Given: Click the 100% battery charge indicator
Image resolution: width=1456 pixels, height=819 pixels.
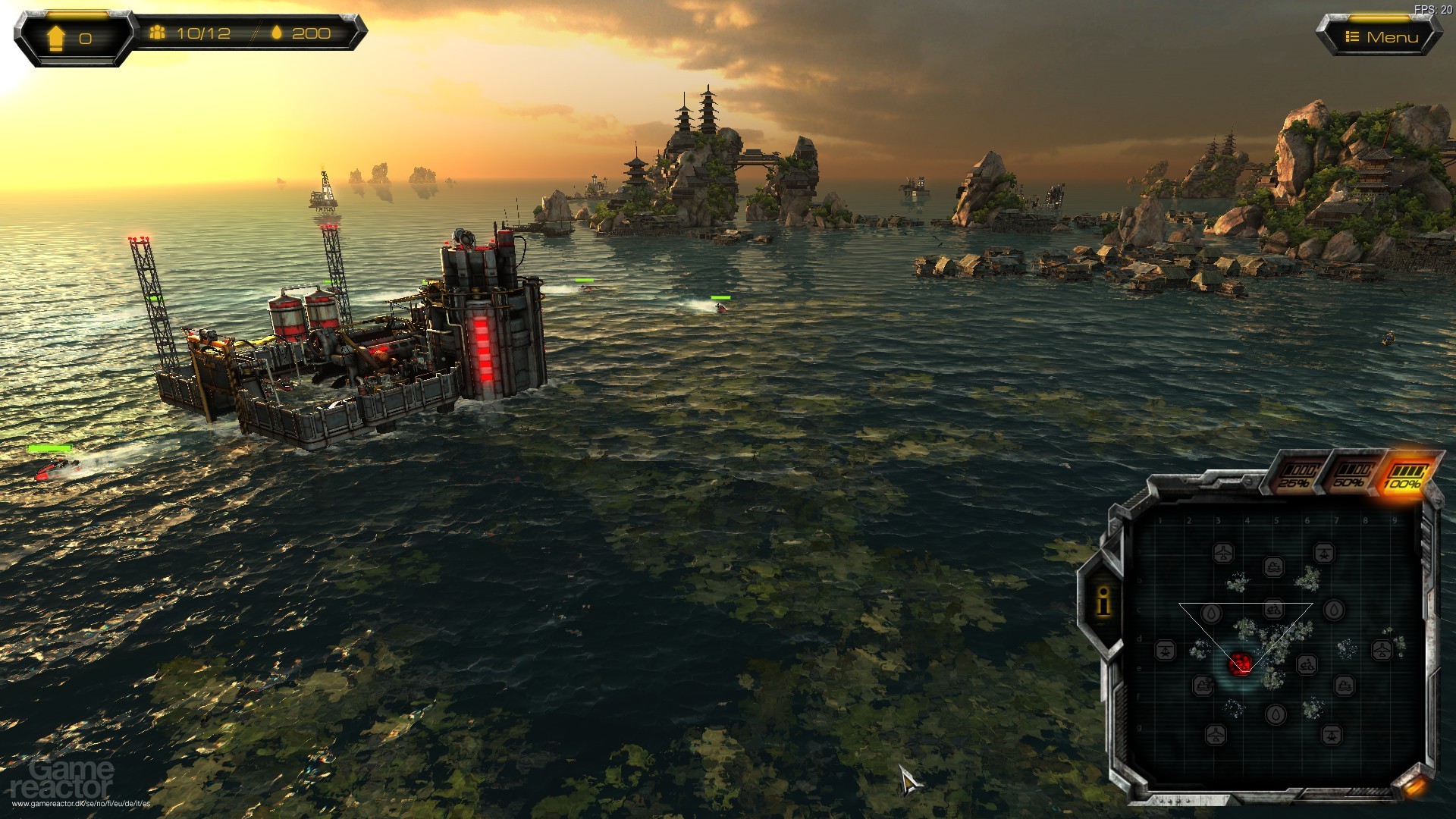Looking at the screenshot, I should coord(1405,473).
